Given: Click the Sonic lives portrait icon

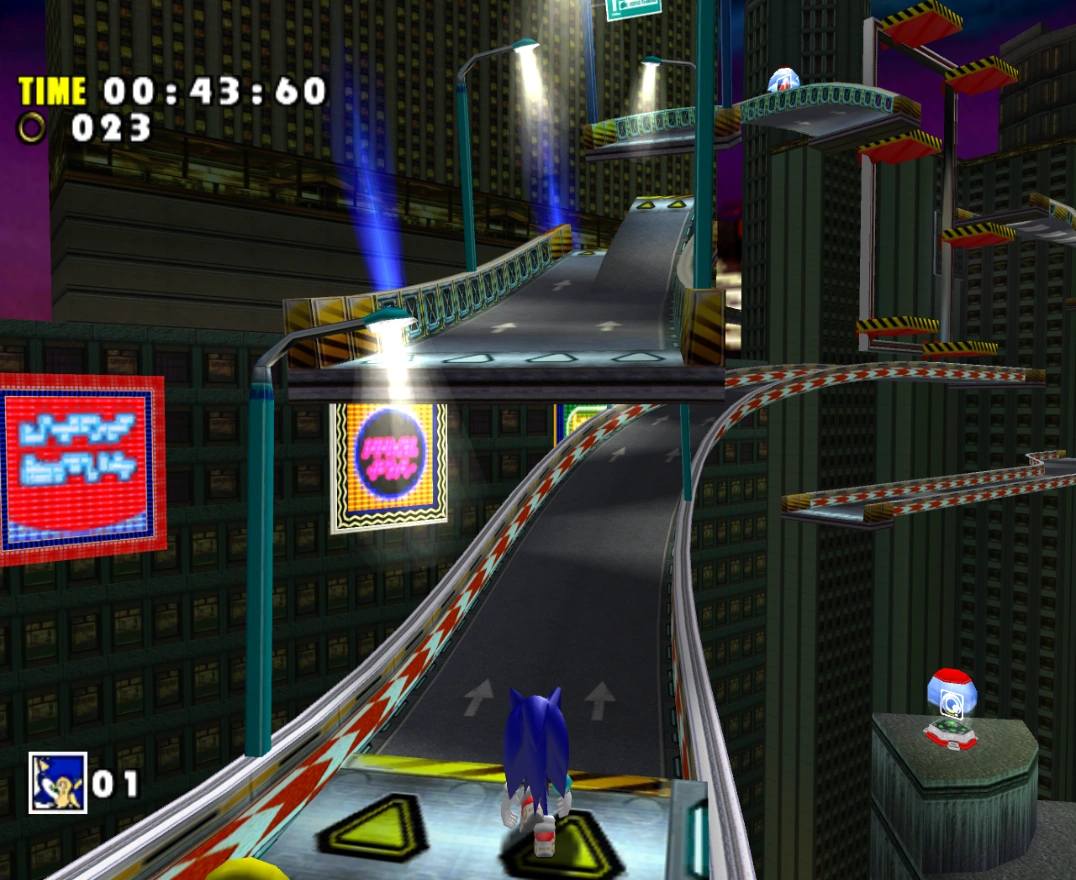Looking at the screenshot, I should (57, 782).
